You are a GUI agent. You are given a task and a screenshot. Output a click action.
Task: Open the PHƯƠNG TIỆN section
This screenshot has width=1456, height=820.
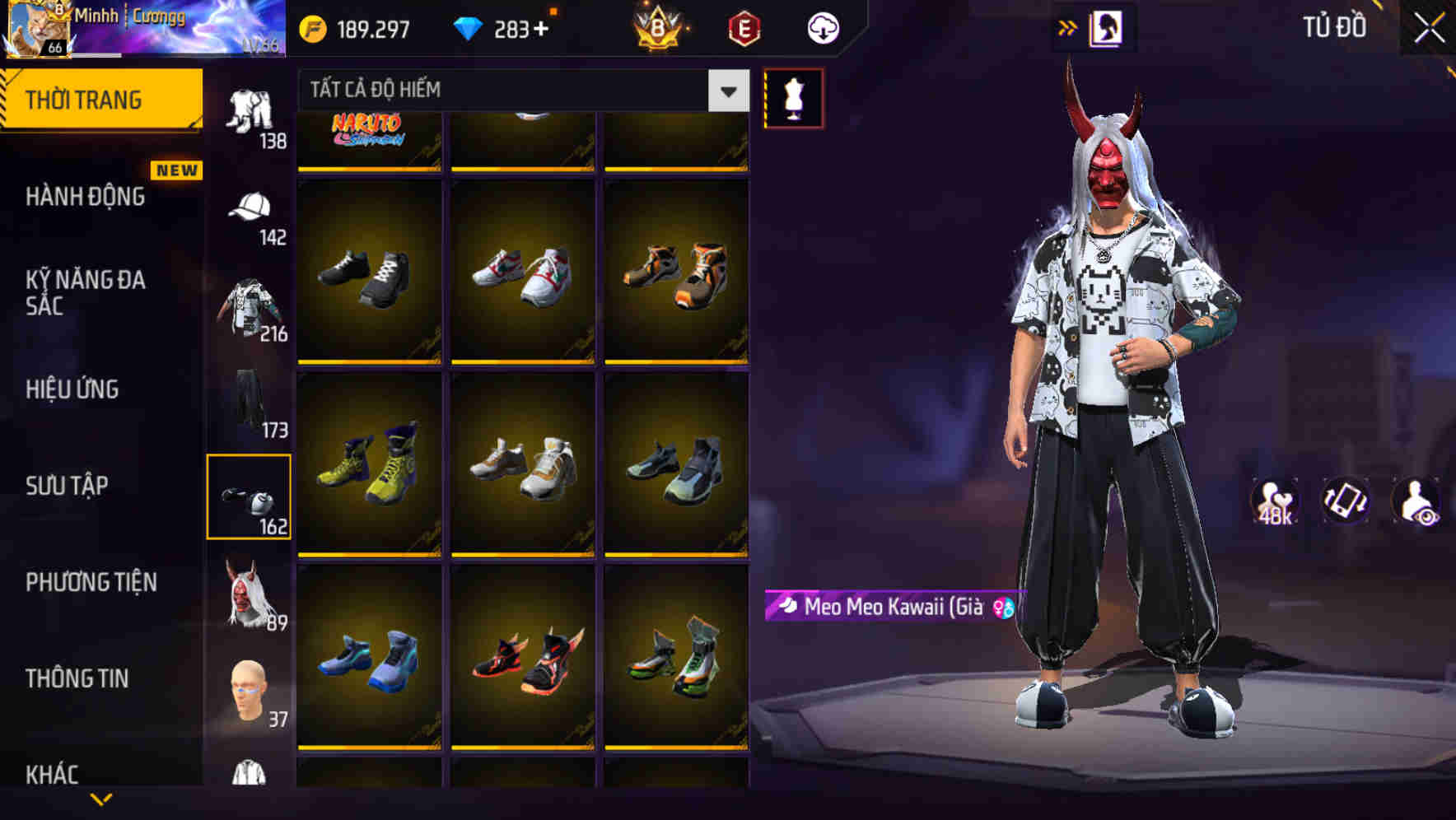(x=91, y=581)
